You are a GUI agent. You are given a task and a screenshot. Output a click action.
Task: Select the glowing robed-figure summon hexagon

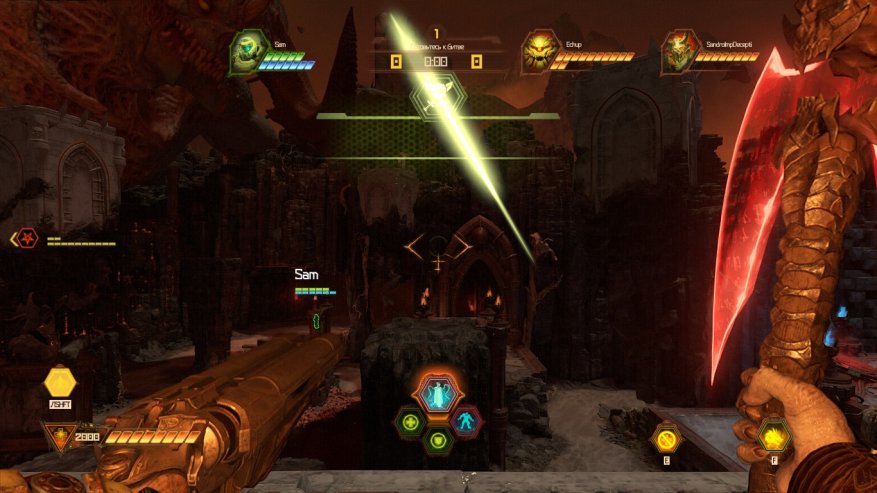click(436, 392)
